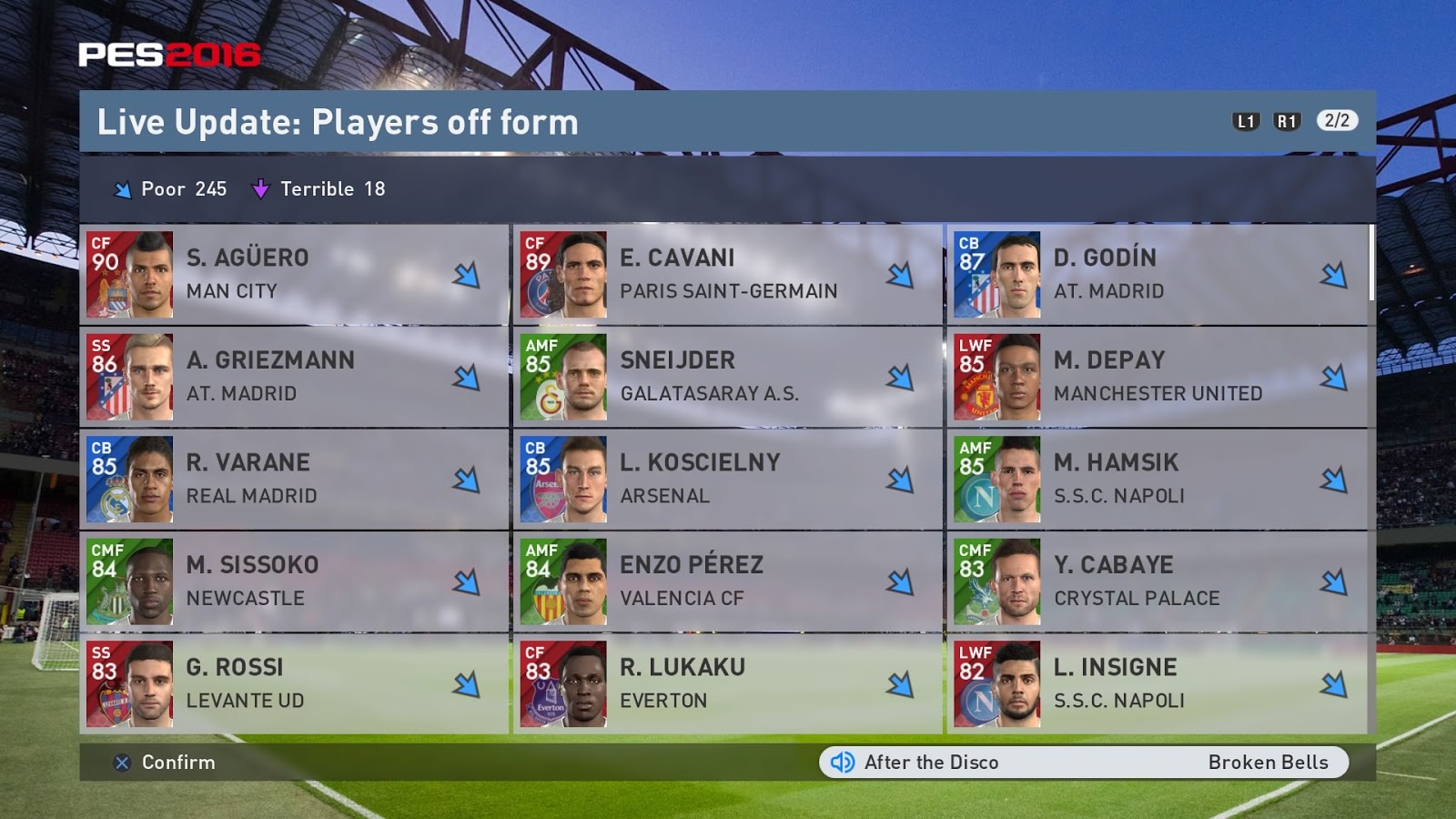
Task: Select L. Insigne player card
Action: click(x=1157, y=683)
